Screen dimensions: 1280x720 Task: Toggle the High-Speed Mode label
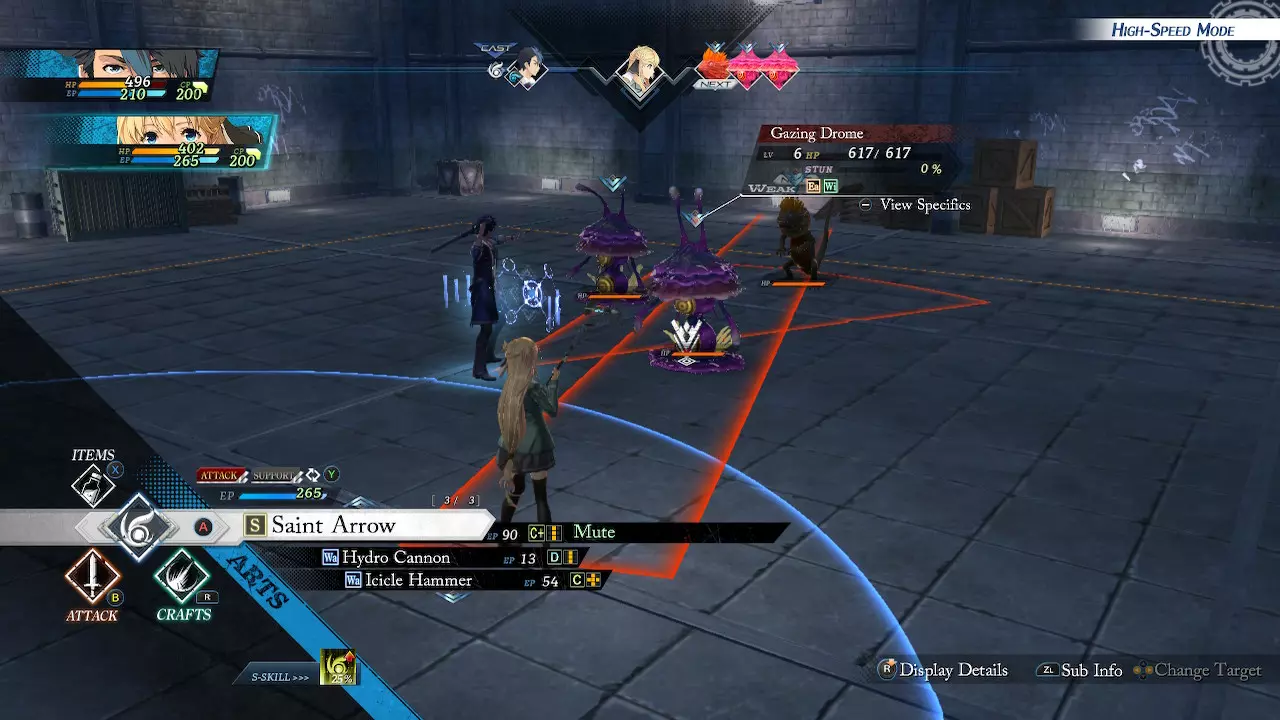click(x=1172, y=30)
